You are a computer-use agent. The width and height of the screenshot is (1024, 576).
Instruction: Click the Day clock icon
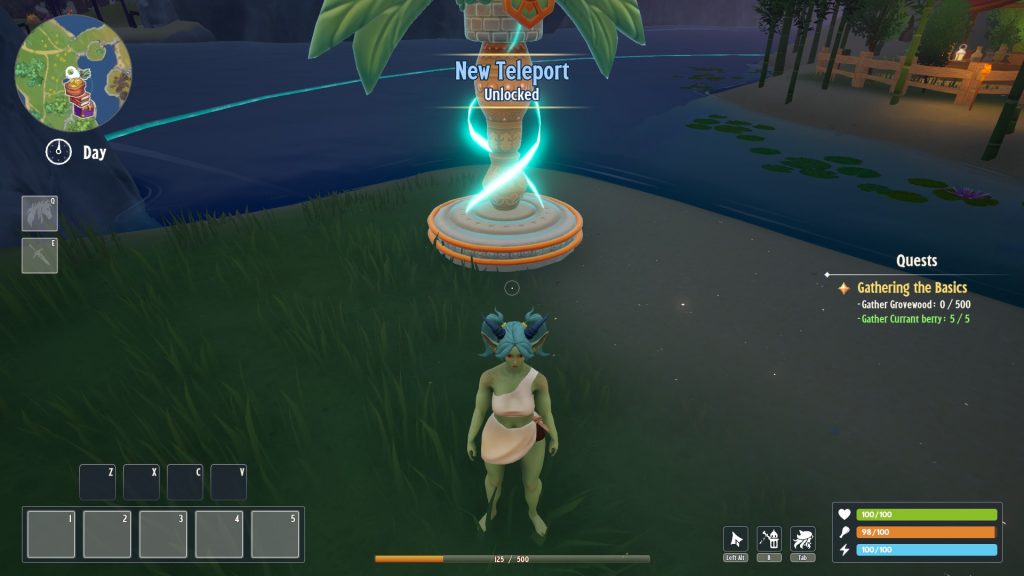click(59, 152)
